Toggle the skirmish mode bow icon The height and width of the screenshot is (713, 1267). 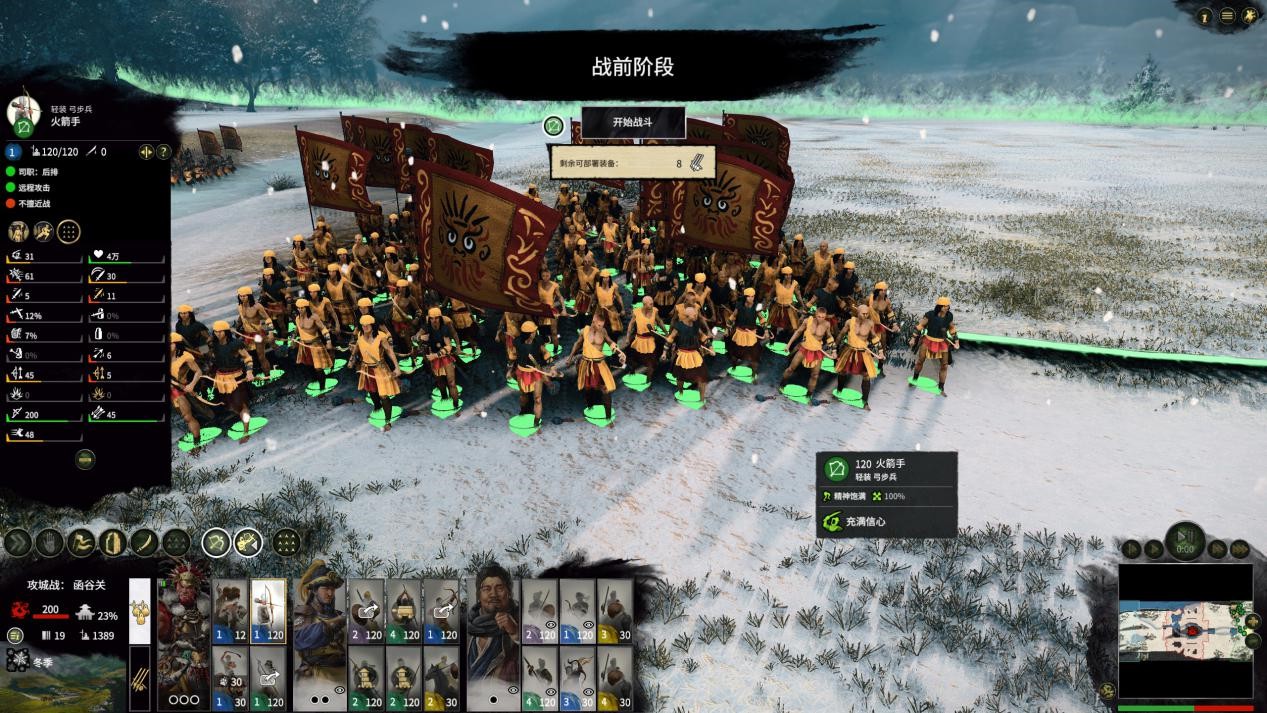[x=248, y=542]
